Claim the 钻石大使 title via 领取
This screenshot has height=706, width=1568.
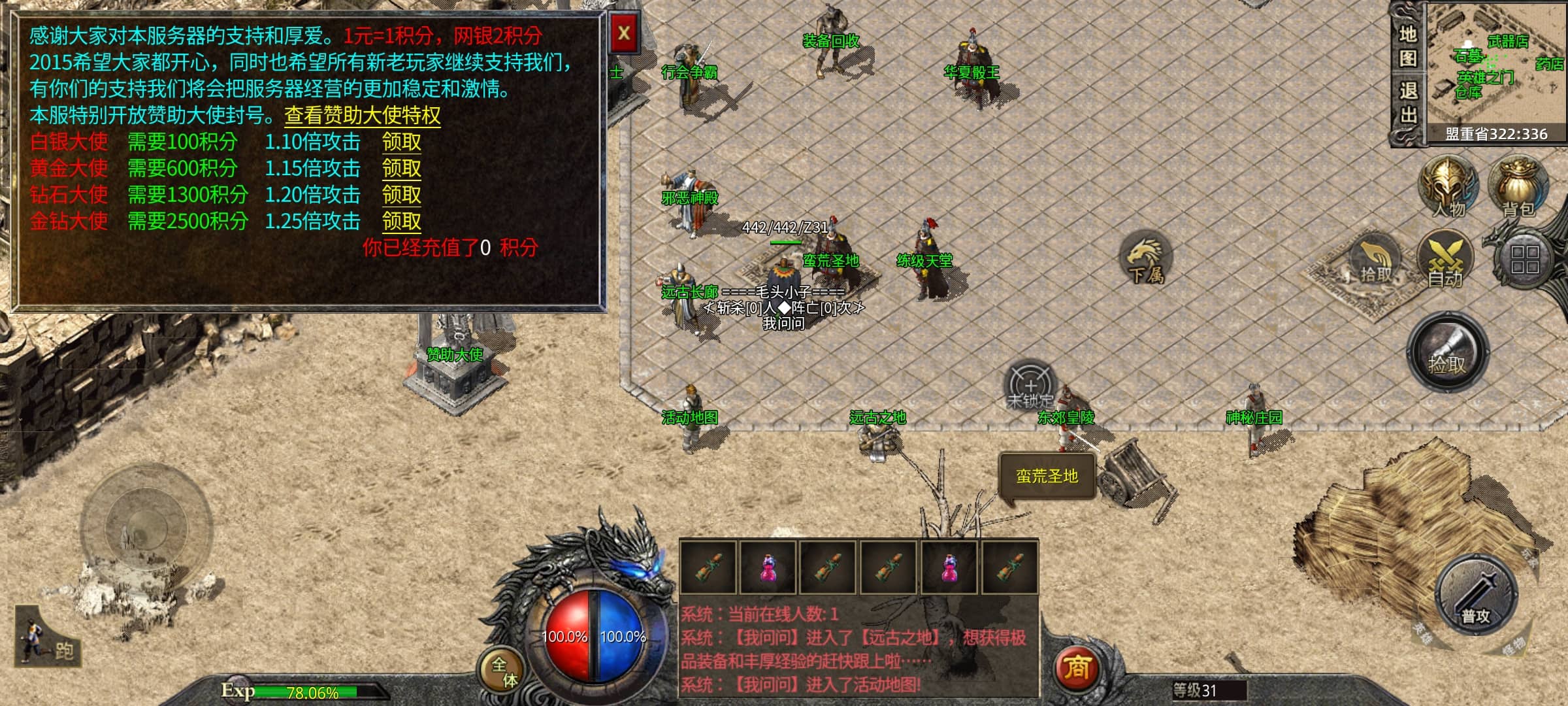[x=401, y=195]
